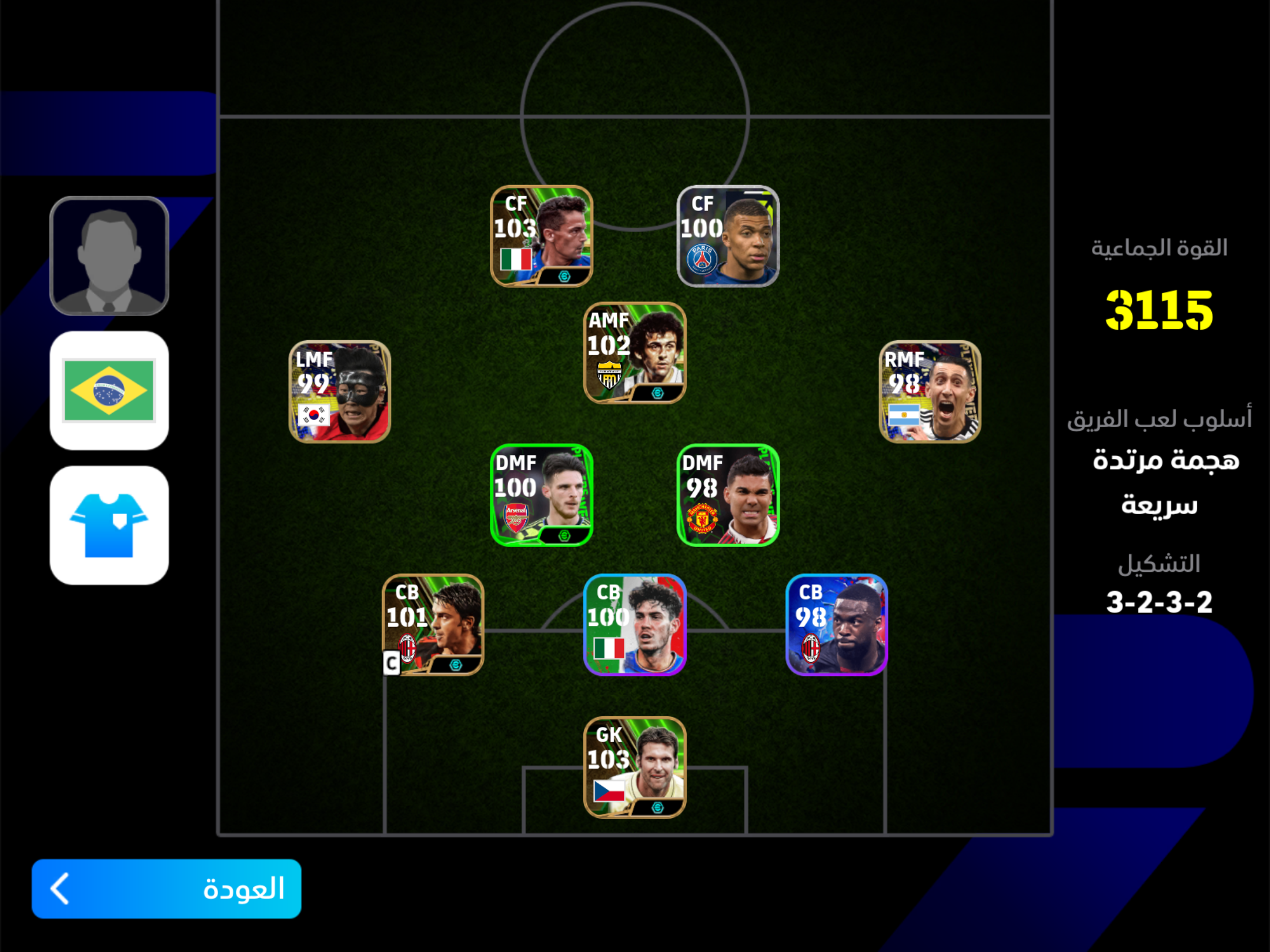Open the blue jersey kit icon
This screenshot has height=952, width=1270.
coord(109,525)
